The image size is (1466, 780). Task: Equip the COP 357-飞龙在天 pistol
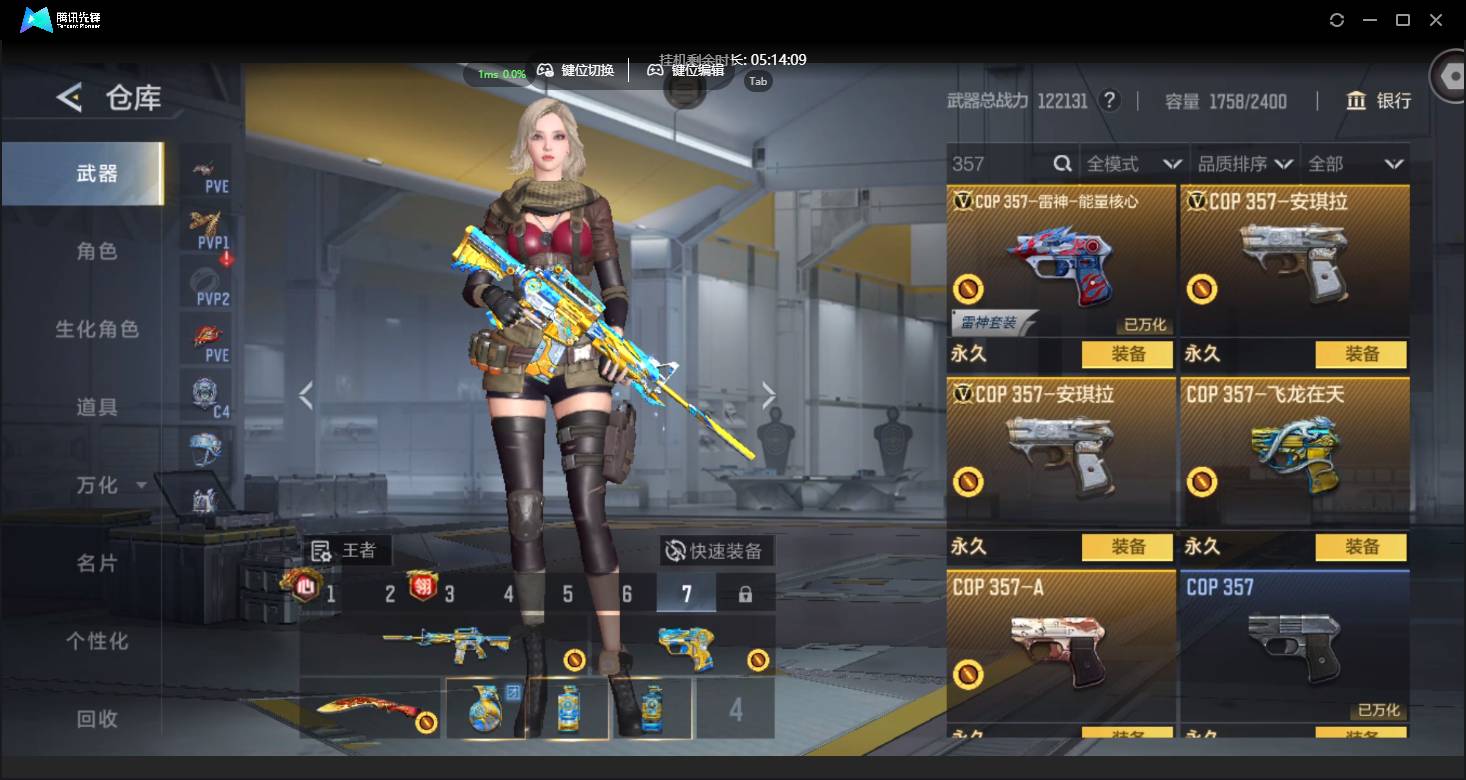coord(1361,547)
